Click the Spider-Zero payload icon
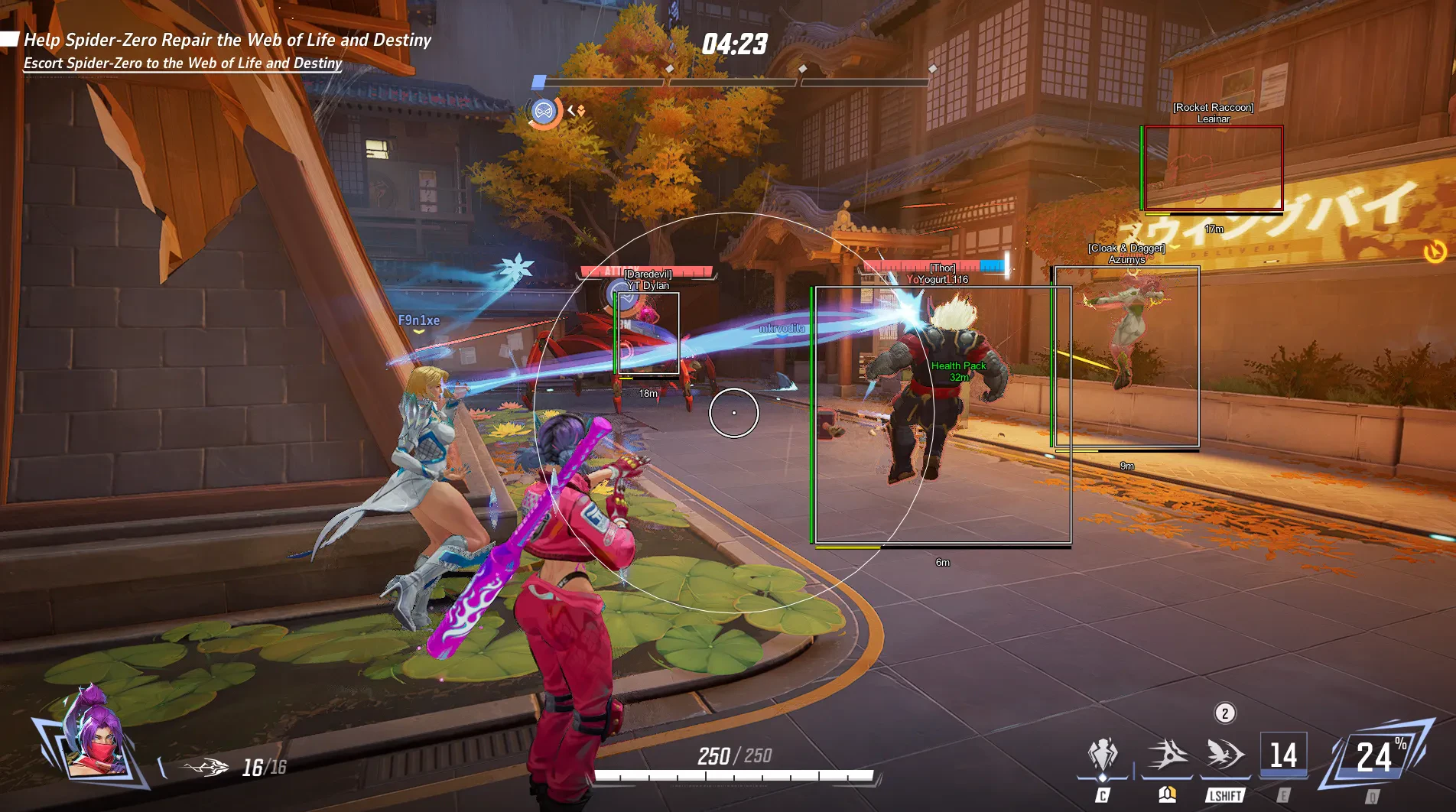This screenshot has width=1456, height=812. 544,112
